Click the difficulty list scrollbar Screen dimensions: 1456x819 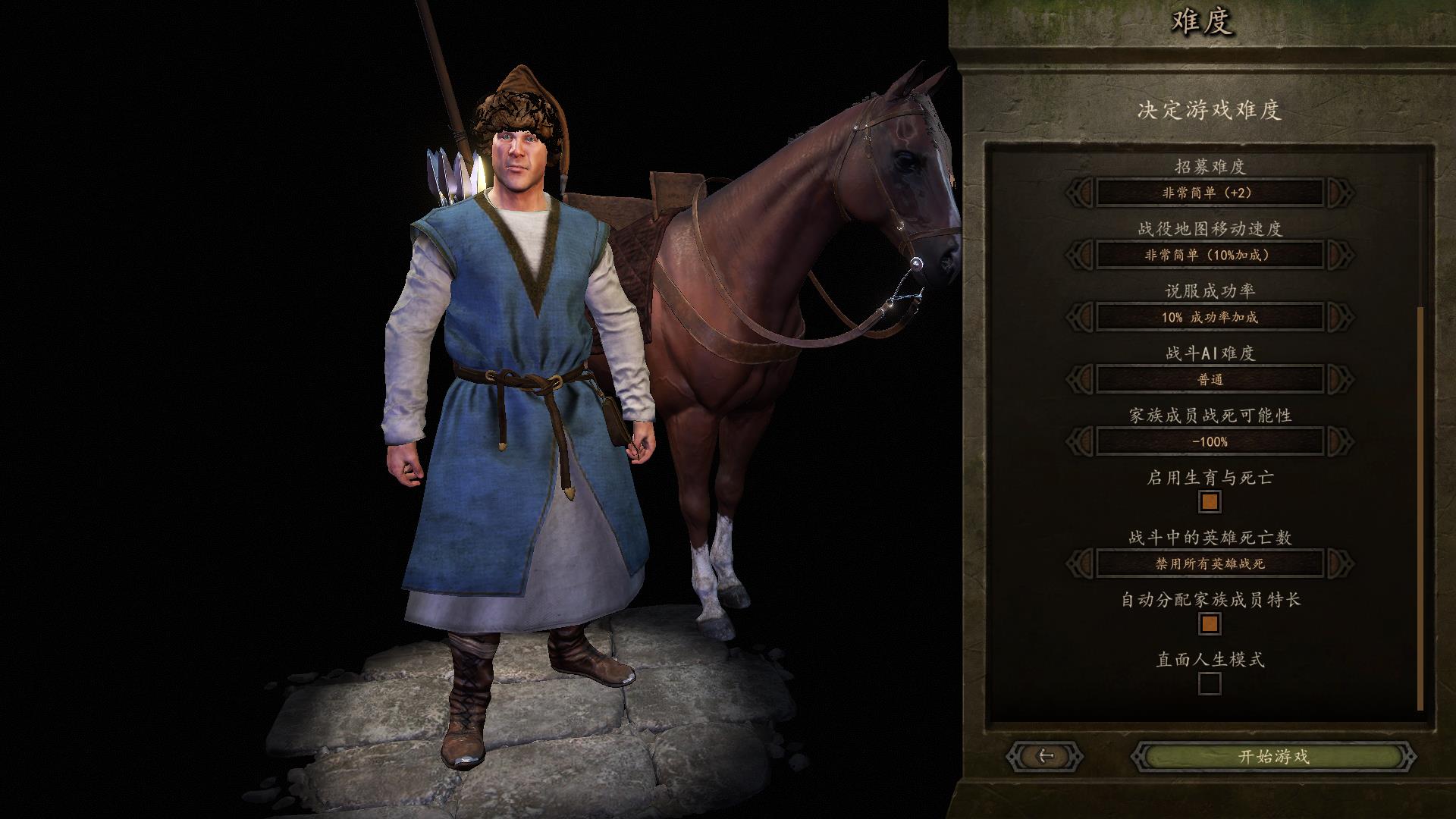pyautogui.click(x=1420, y=508)
